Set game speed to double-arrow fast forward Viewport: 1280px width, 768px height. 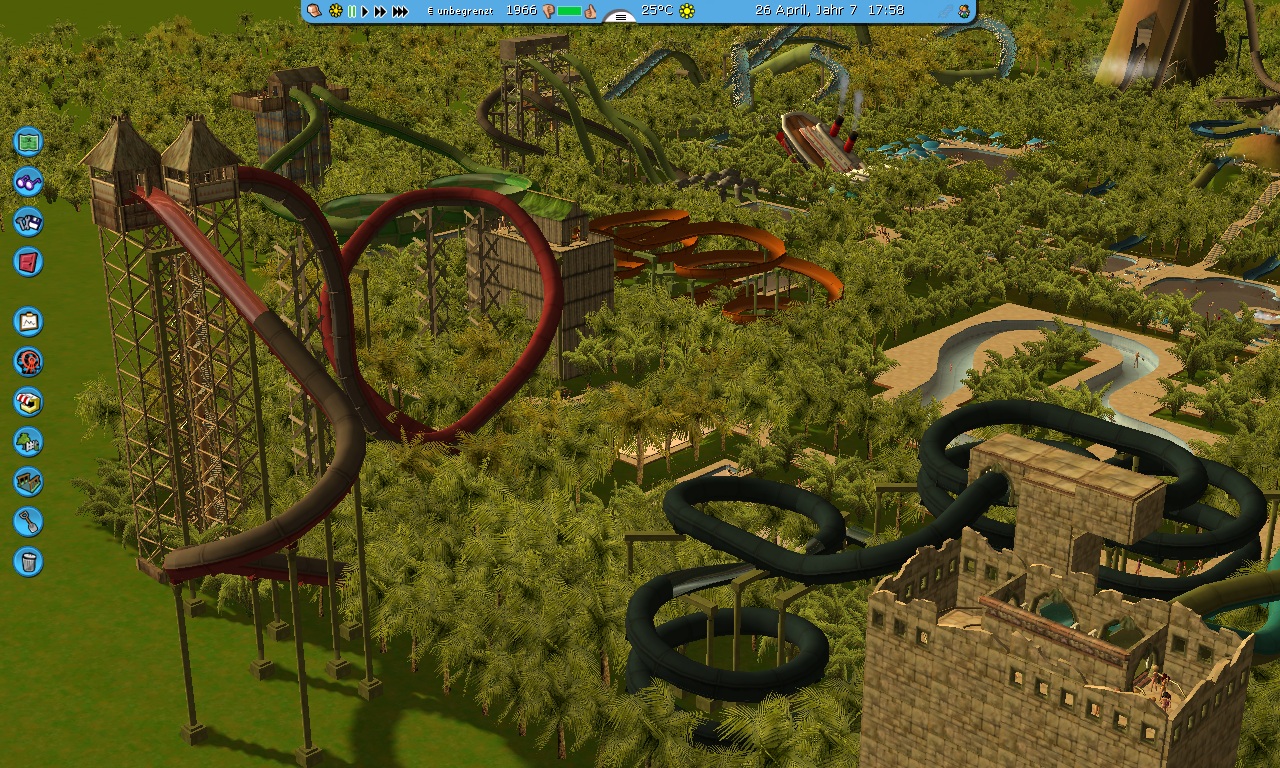coord(380,11)
